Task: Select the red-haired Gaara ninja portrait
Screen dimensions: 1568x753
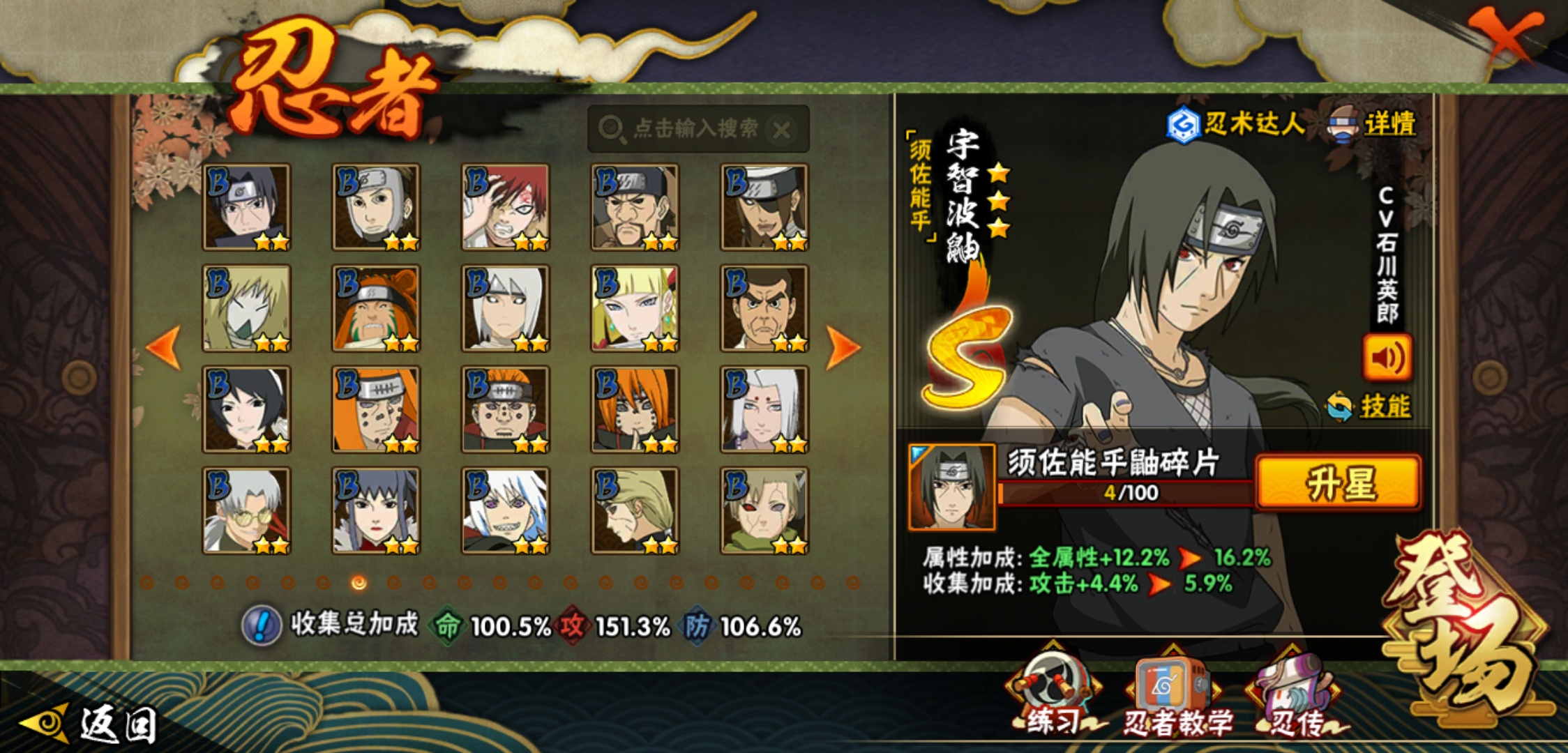Action: [505, 207]
